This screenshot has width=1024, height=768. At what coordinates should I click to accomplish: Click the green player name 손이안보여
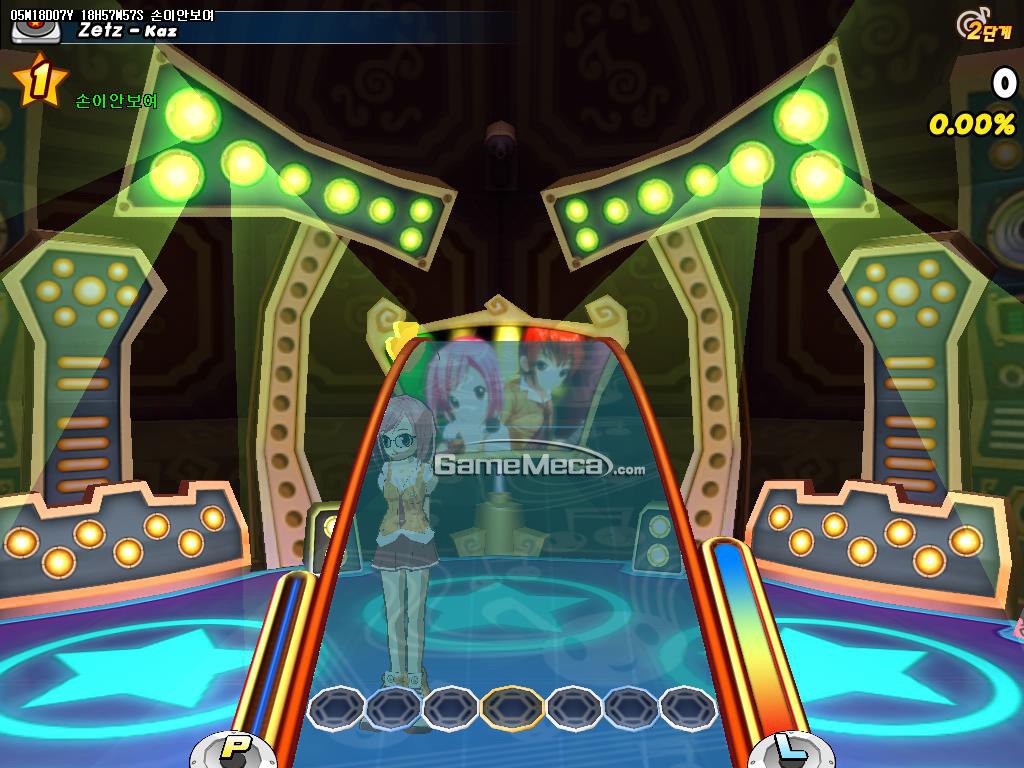tap(116, 101)
